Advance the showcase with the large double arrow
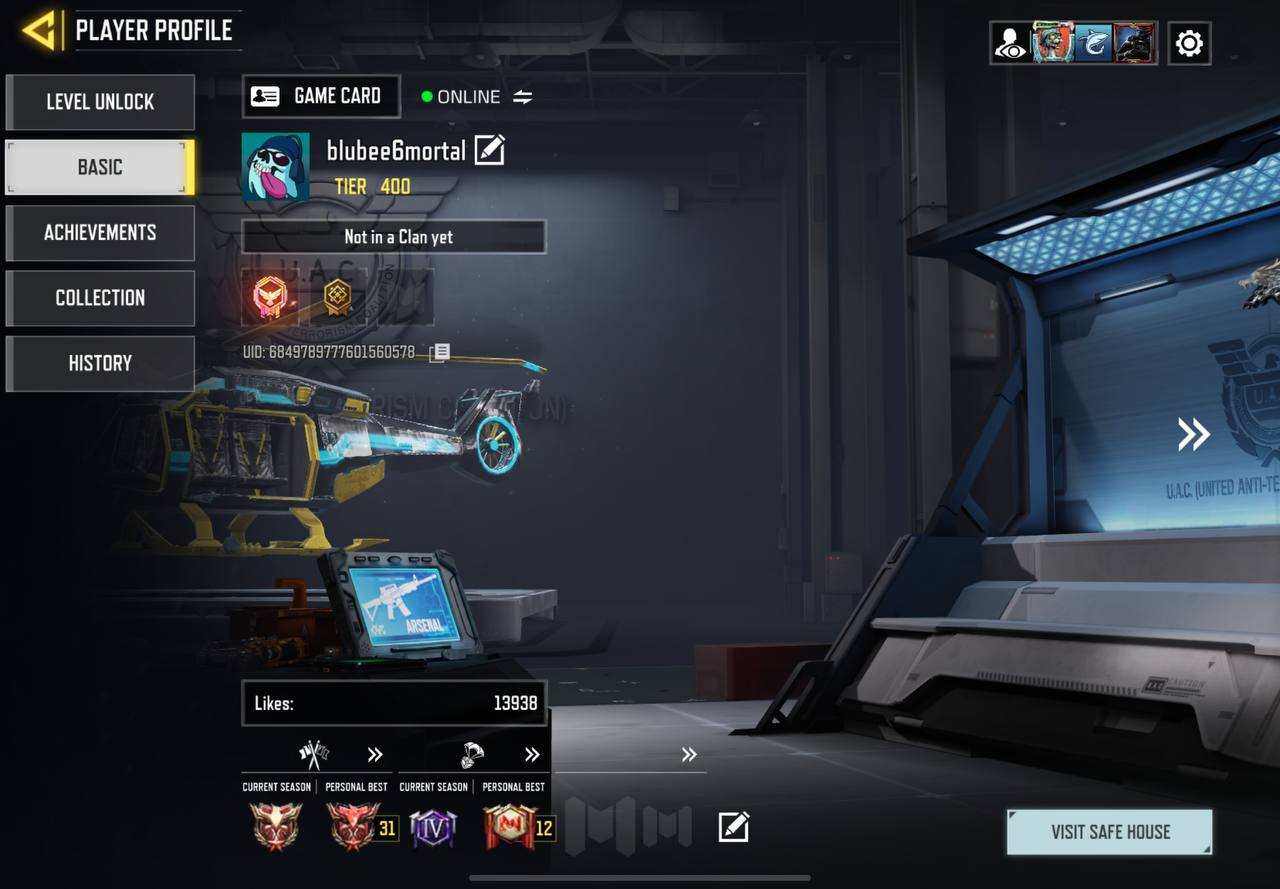This screenshot has height=889, width=1280. (x=1193, y=434)
